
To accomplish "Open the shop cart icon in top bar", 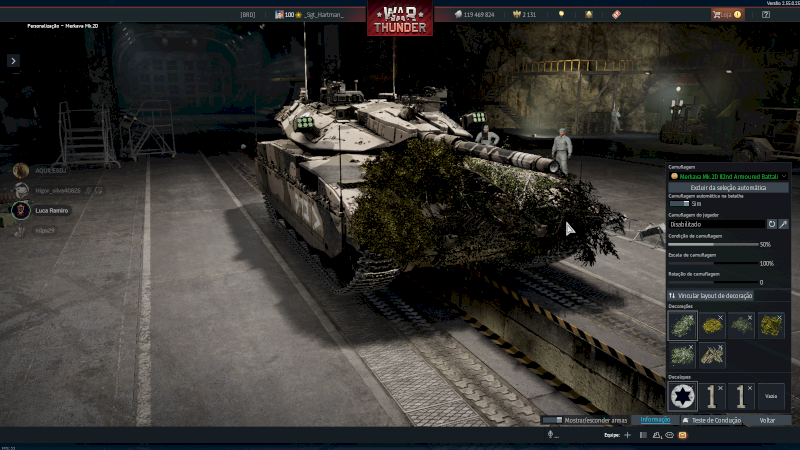I will (717, 15).
